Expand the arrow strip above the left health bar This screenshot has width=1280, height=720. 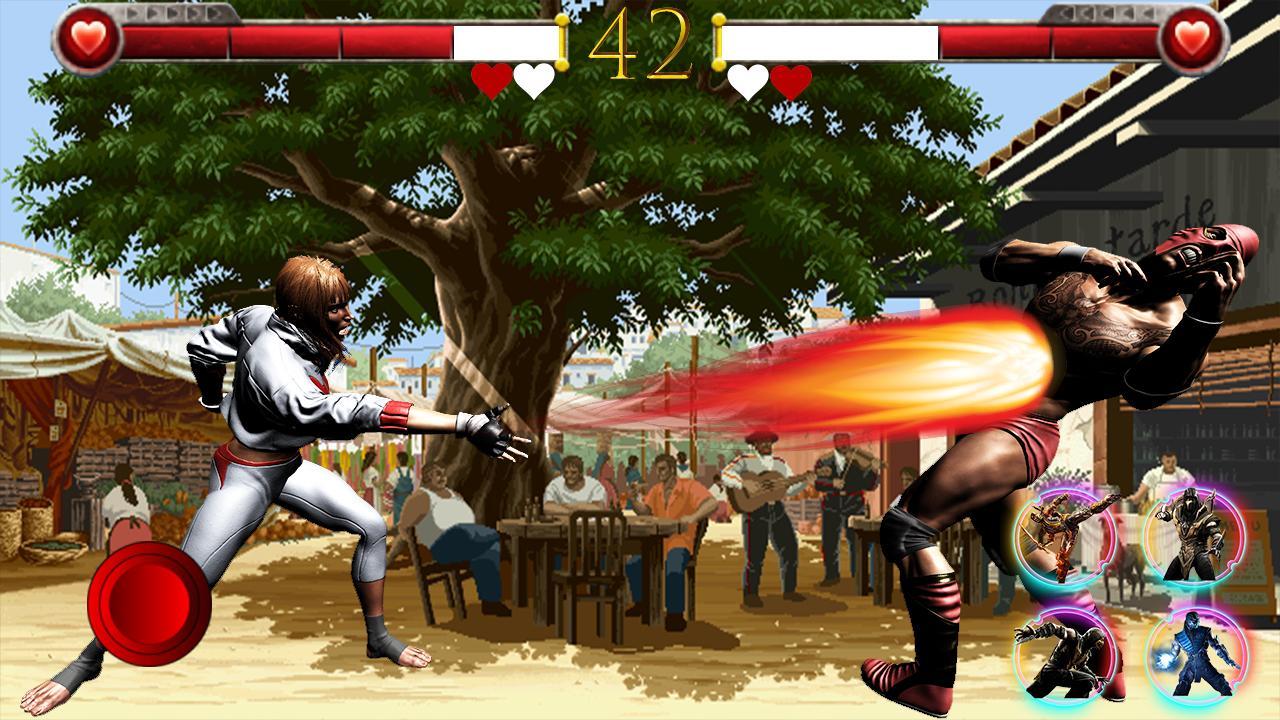tap(175, 13)
